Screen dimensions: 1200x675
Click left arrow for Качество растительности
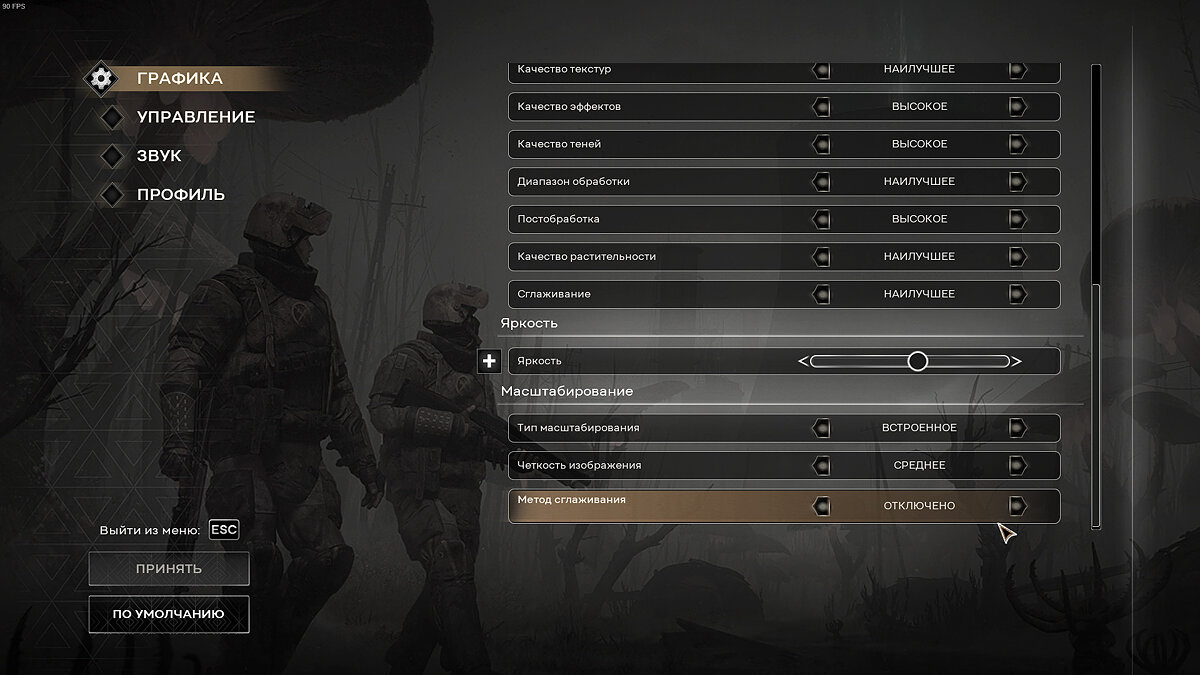[x=821, y=257]
